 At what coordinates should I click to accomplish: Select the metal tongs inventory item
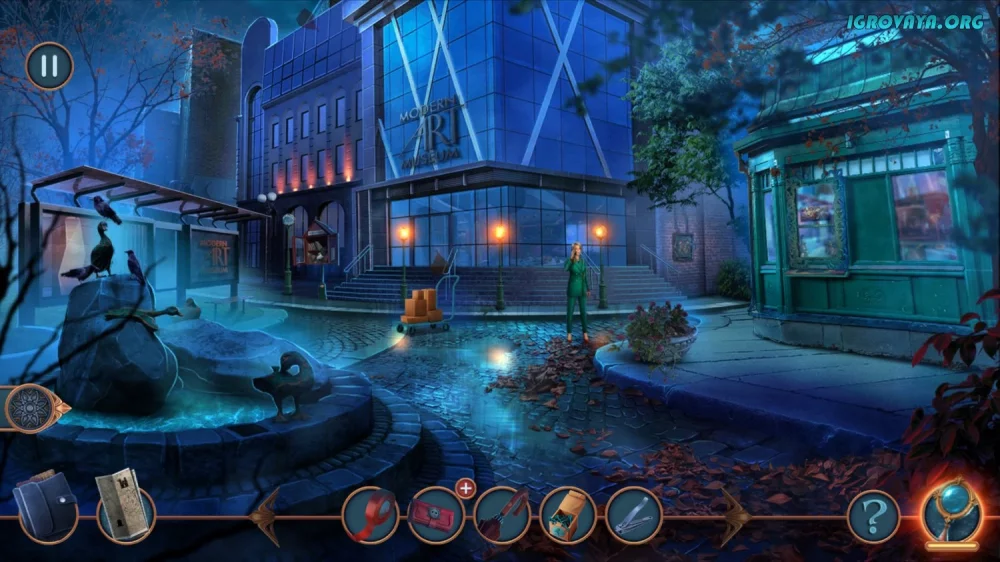[634, 515]
